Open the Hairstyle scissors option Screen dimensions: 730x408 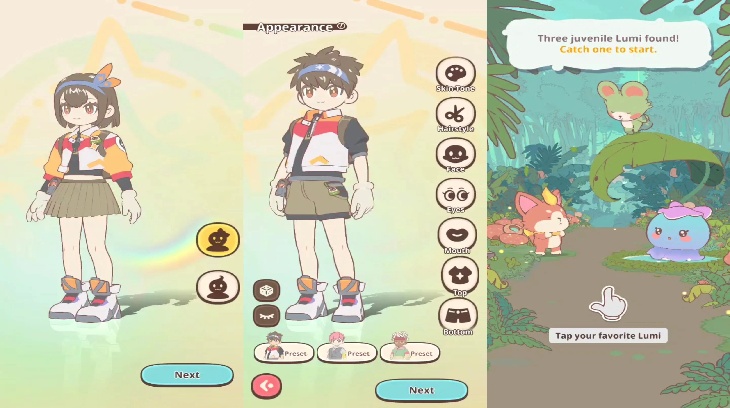click(455, 114)
